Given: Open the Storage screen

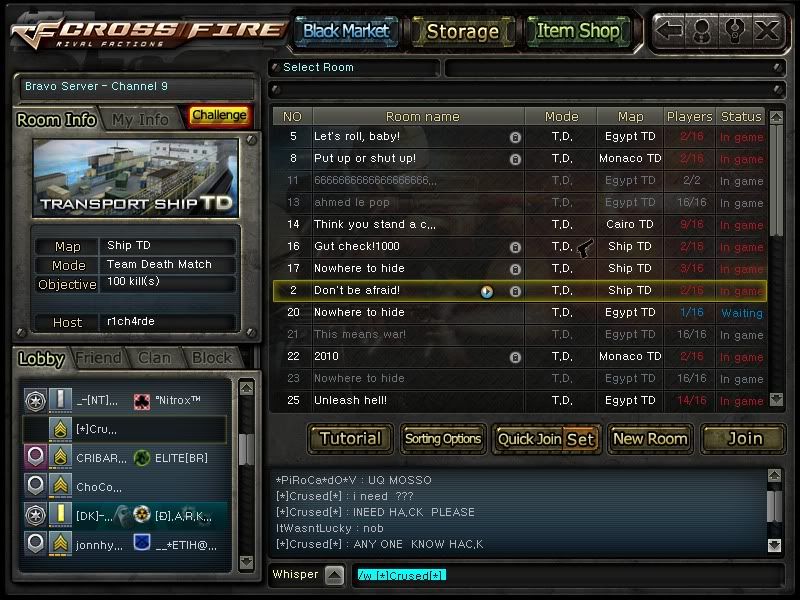Looking at the screenshot, I should click(462, 31).
